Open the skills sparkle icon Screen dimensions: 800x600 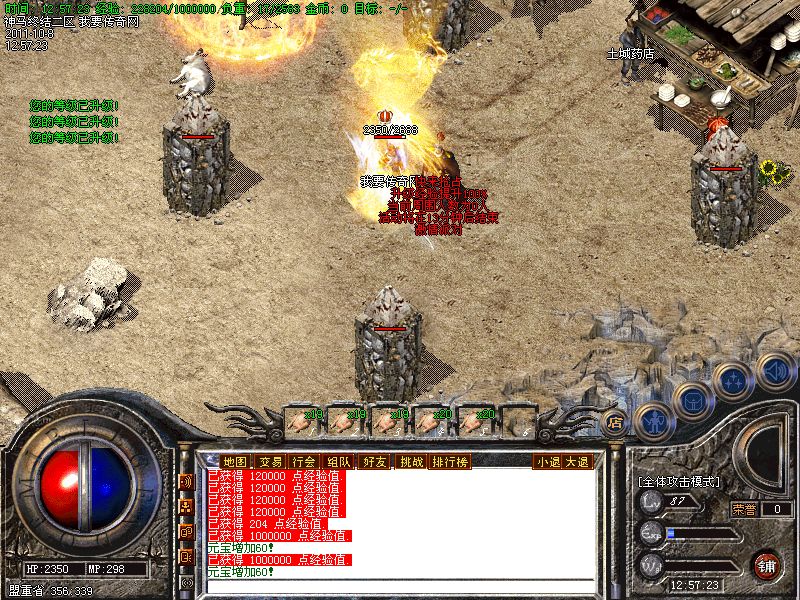pos(732,381)
